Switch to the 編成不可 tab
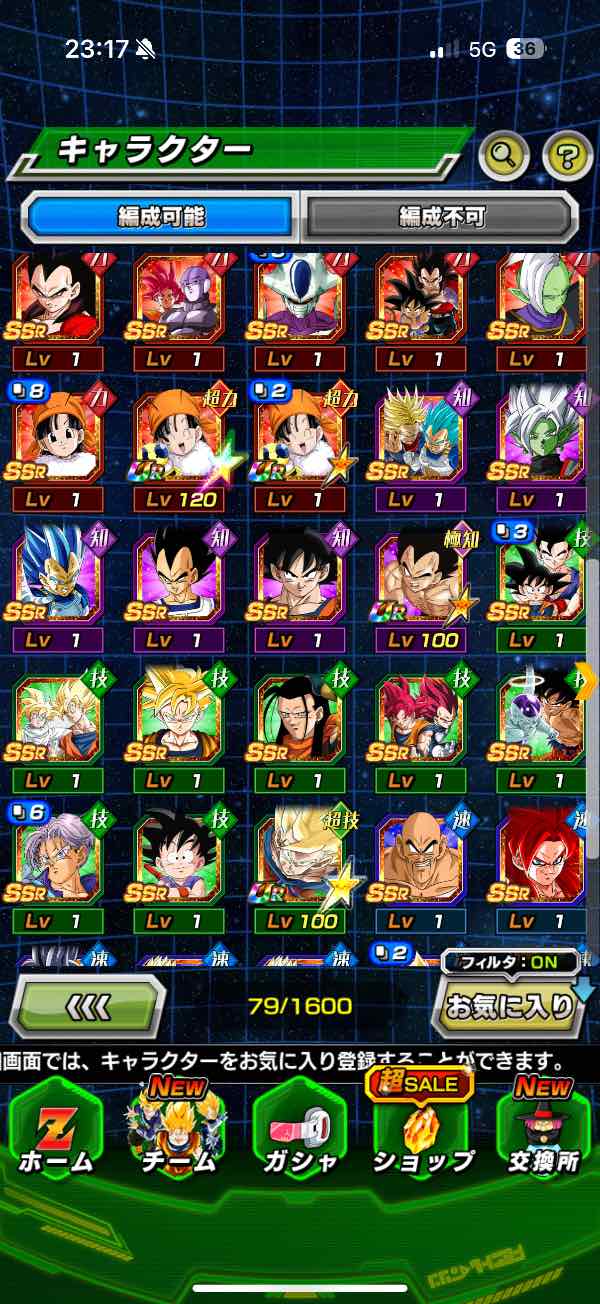The height and width of the screenshot is (1304, 600). pyautogui.click(x=441, y=216)
